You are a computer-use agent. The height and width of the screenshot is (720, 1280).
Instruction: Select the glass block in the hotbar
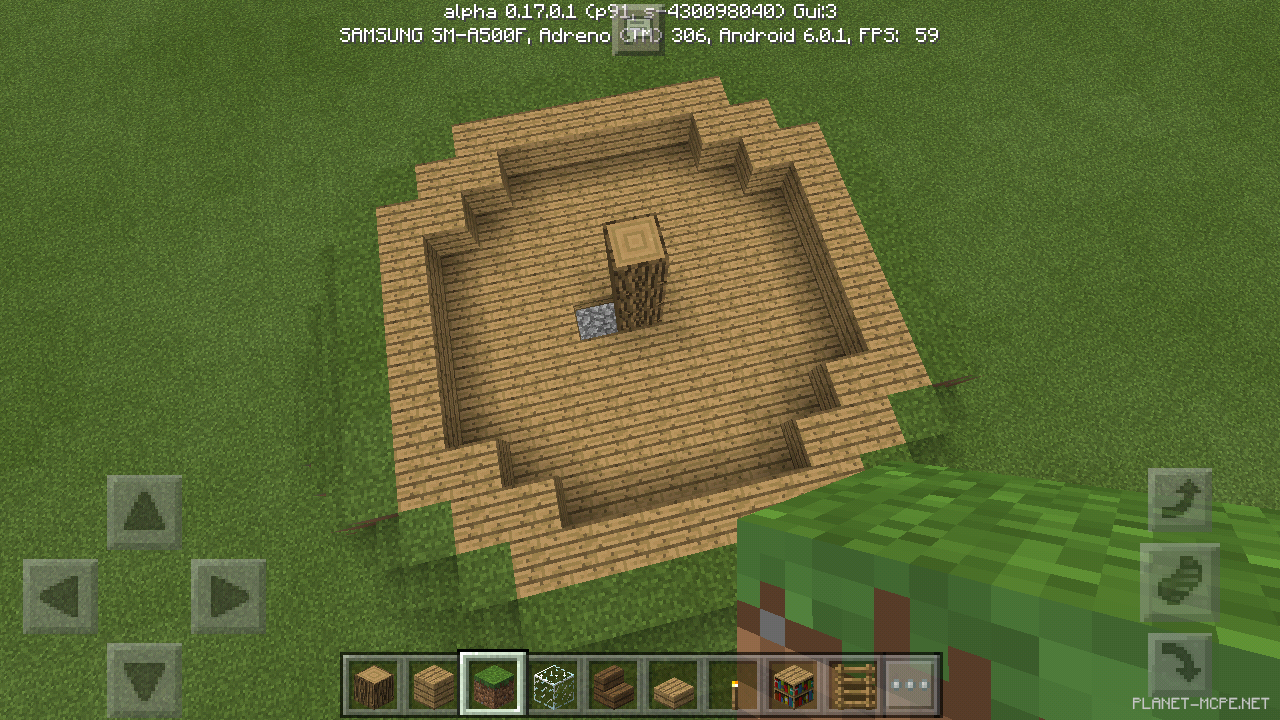pos(552,685)
